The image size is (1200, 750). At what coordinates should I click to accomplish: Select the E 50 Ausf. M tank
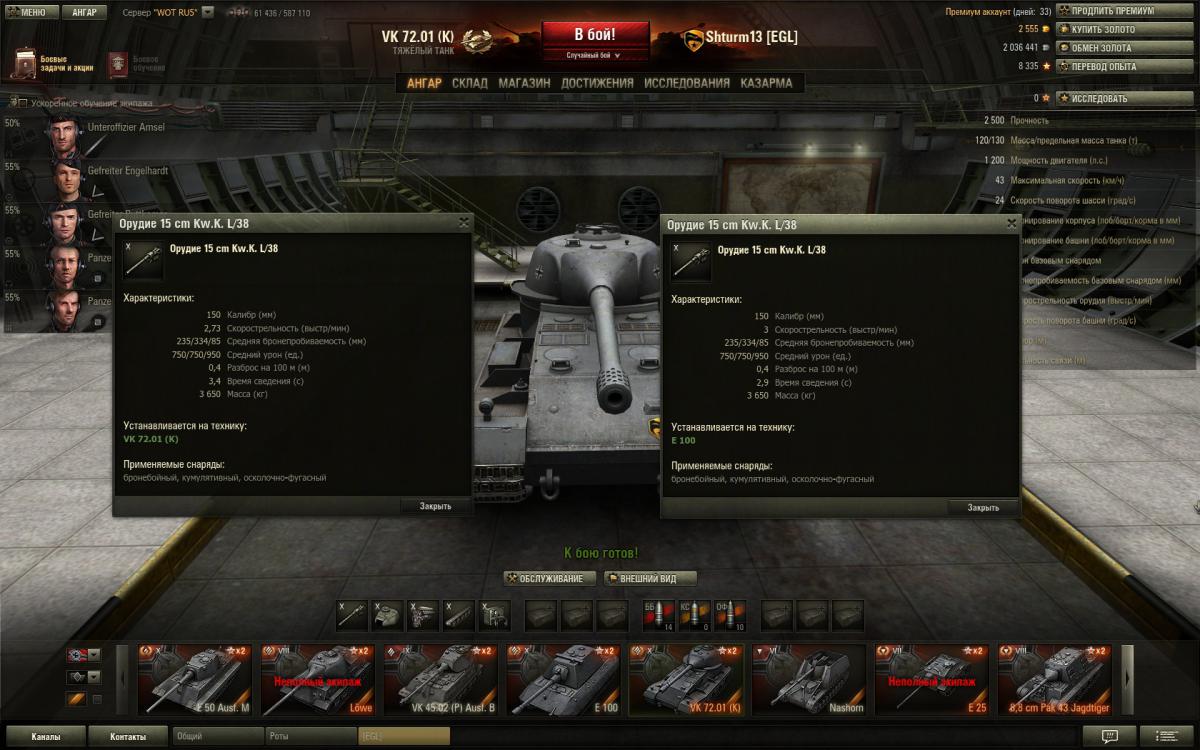(x=195, y=680)
